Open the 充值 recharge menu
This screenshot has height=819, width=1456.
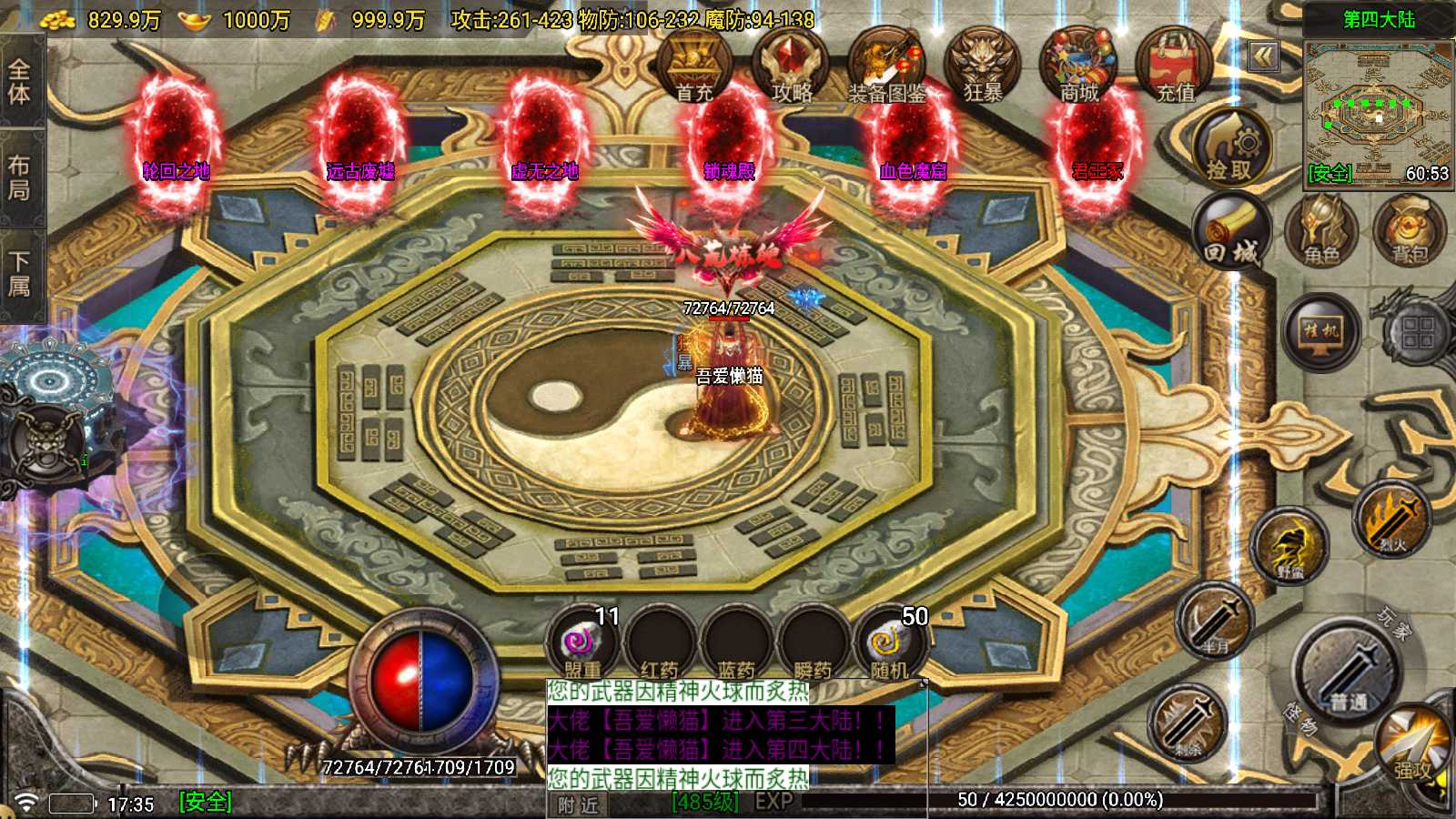point(1175,64)
